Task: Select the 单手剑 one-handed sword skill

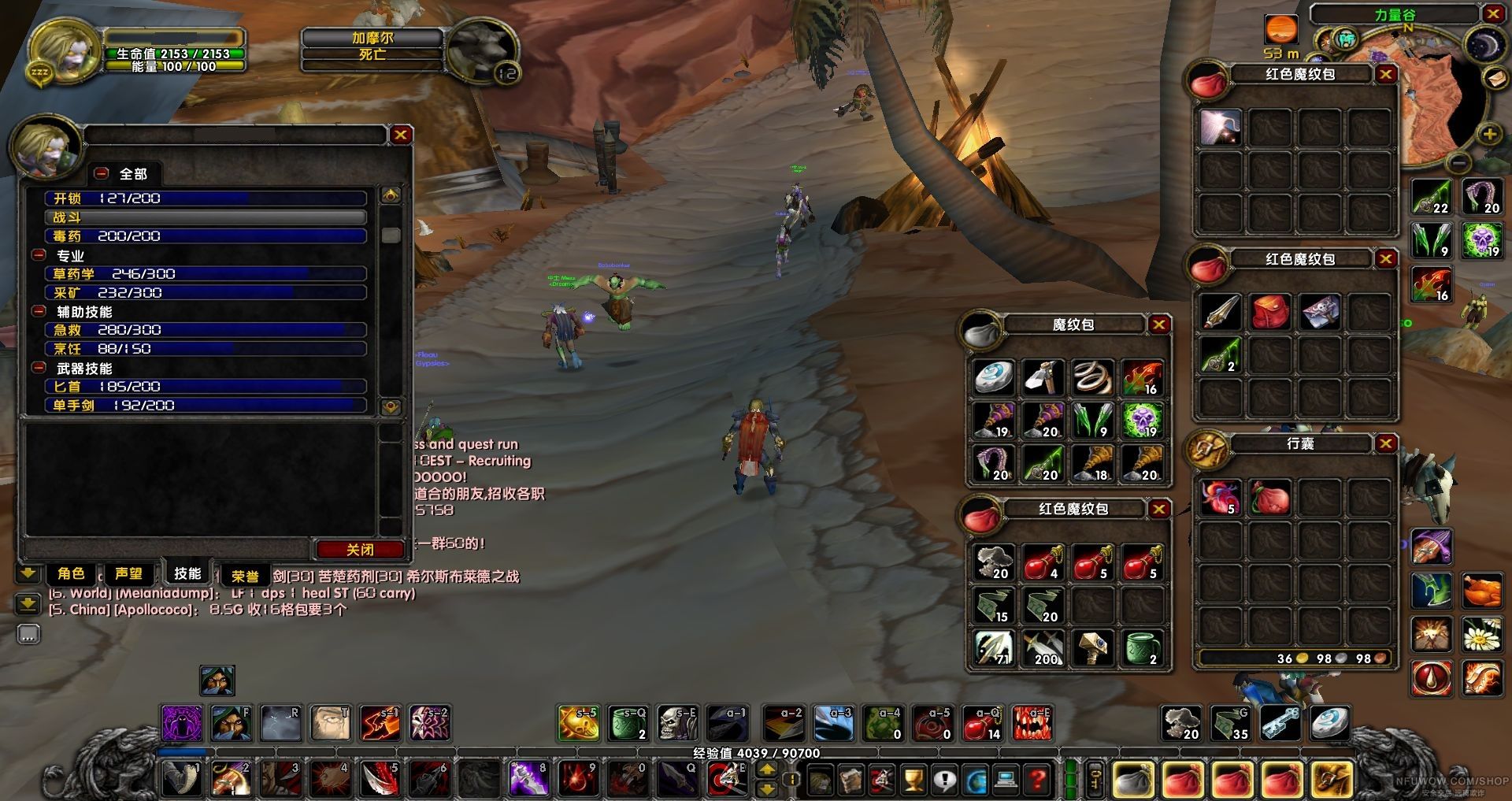Action: pyautogui.click(x=206, y=406)
